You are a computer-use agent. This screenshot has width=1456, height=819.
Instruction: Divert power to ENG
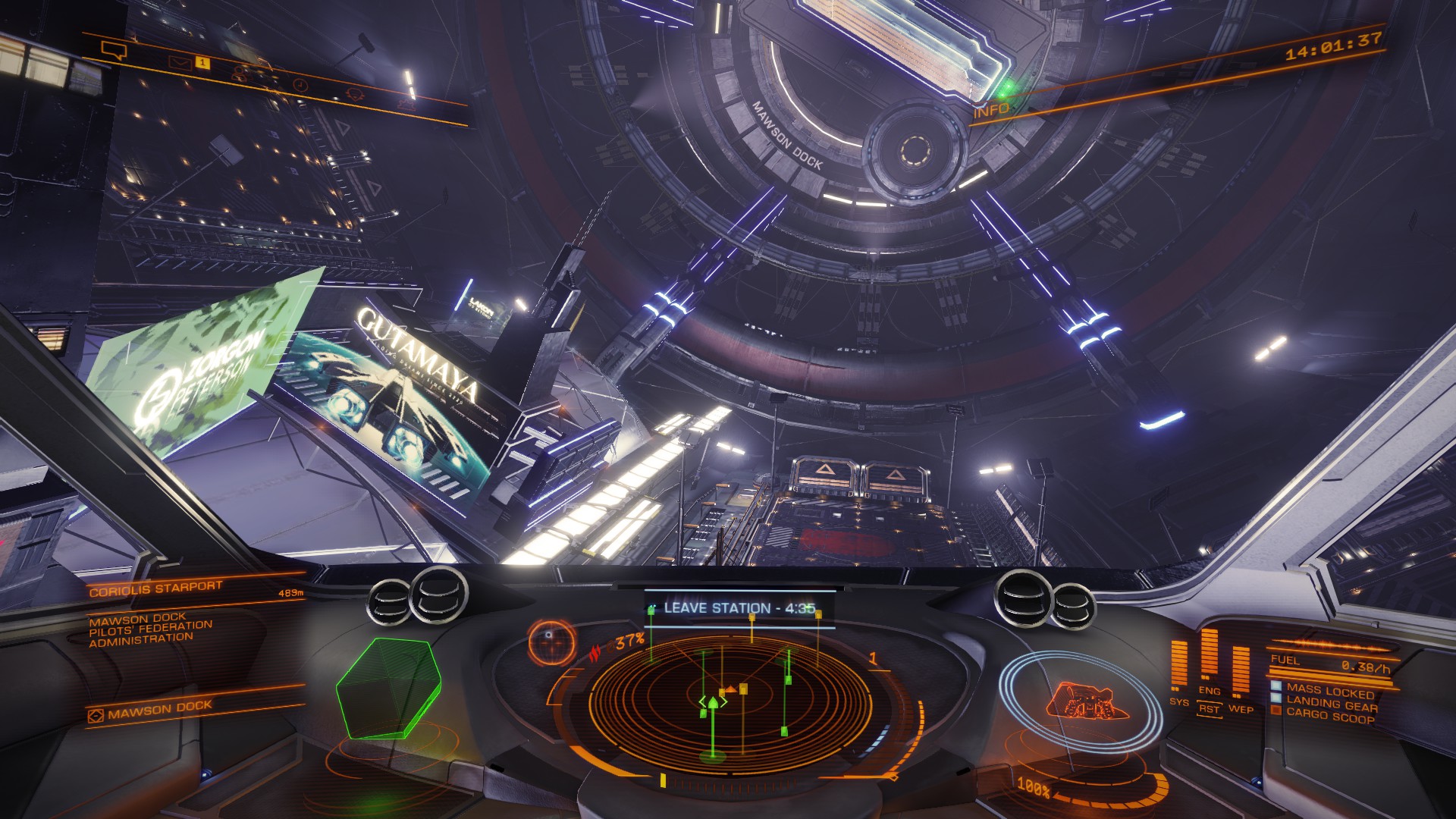click(1209, 691)
